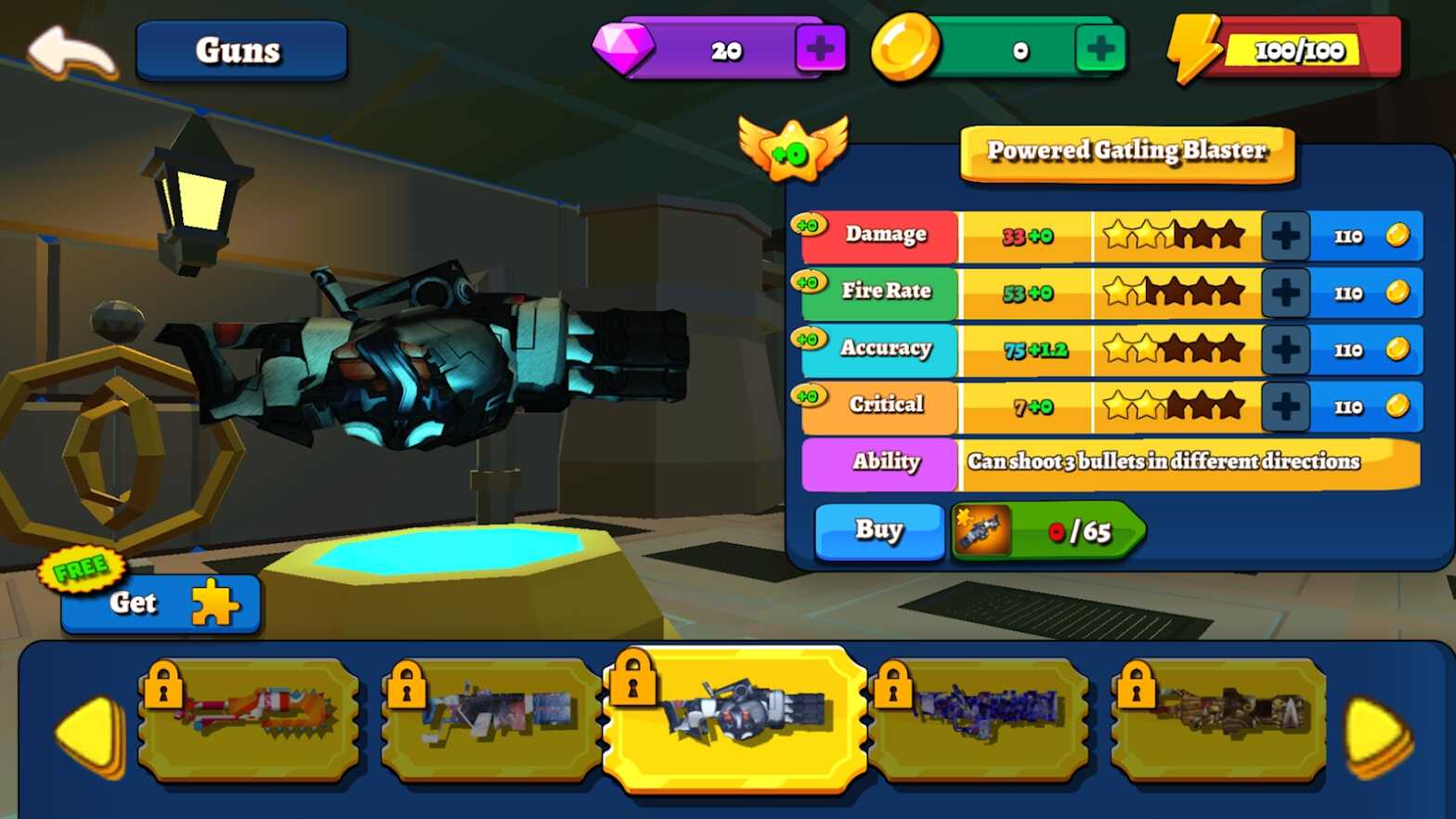Upgrade the Damage stat

(x=1285, y=236)
